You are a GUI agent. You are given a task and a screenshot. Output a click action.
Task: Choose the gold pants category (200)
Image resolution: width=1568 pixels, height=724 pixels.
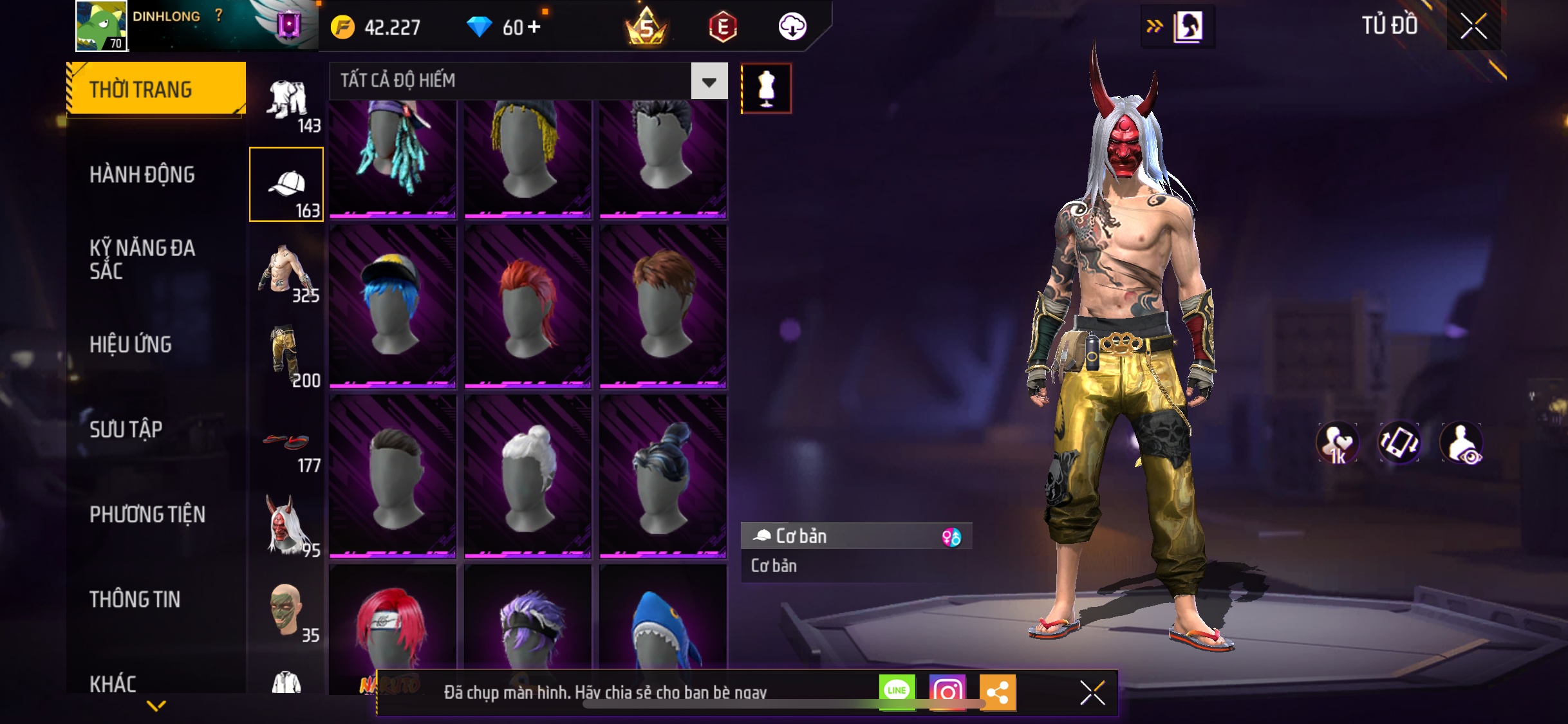tap(288, 356)
